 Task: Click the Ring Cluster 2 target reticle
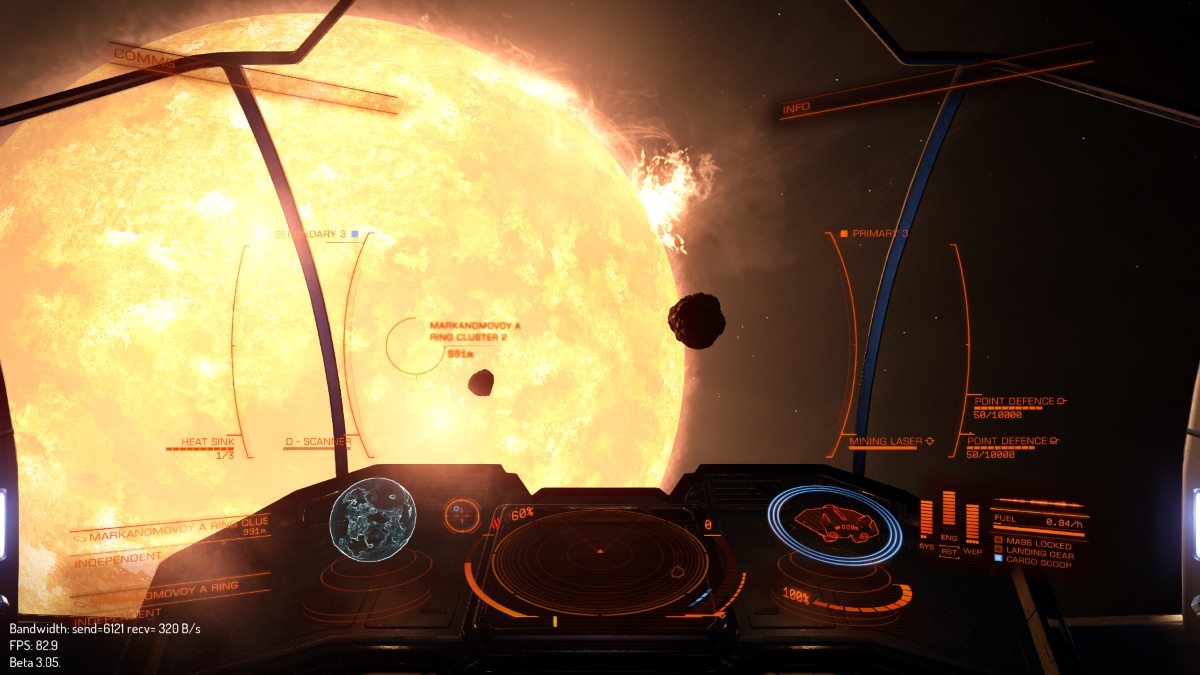click(414, 345)
